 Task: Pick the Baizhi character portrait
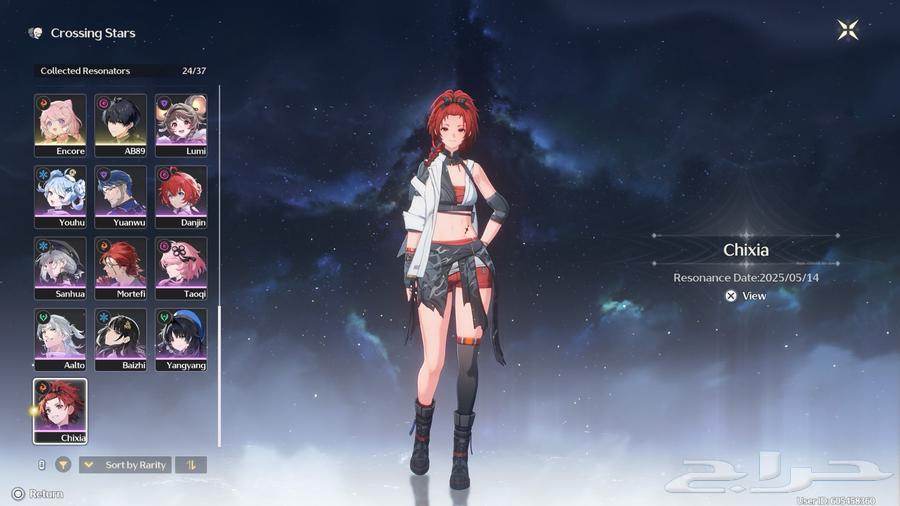pos(121,339)
